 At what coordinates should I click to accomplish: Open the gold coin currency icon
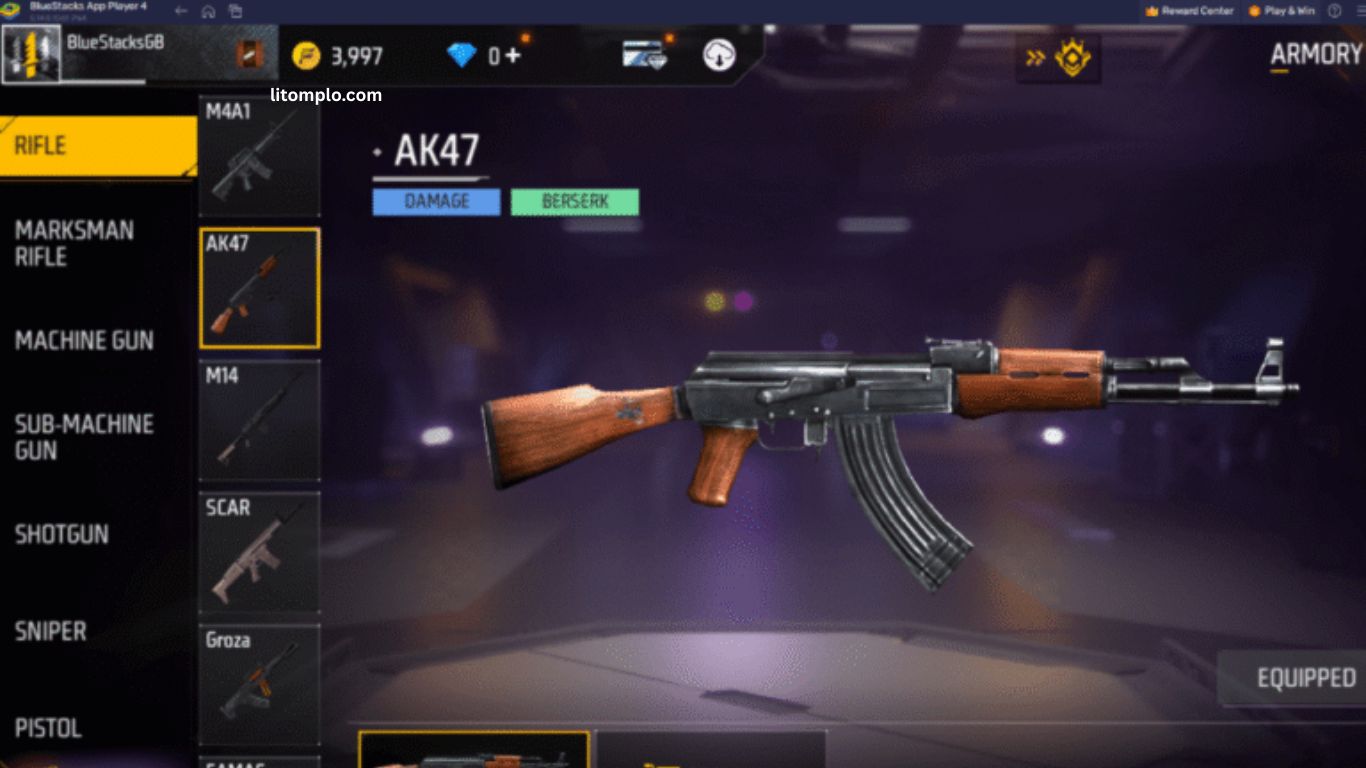(306, 56)
